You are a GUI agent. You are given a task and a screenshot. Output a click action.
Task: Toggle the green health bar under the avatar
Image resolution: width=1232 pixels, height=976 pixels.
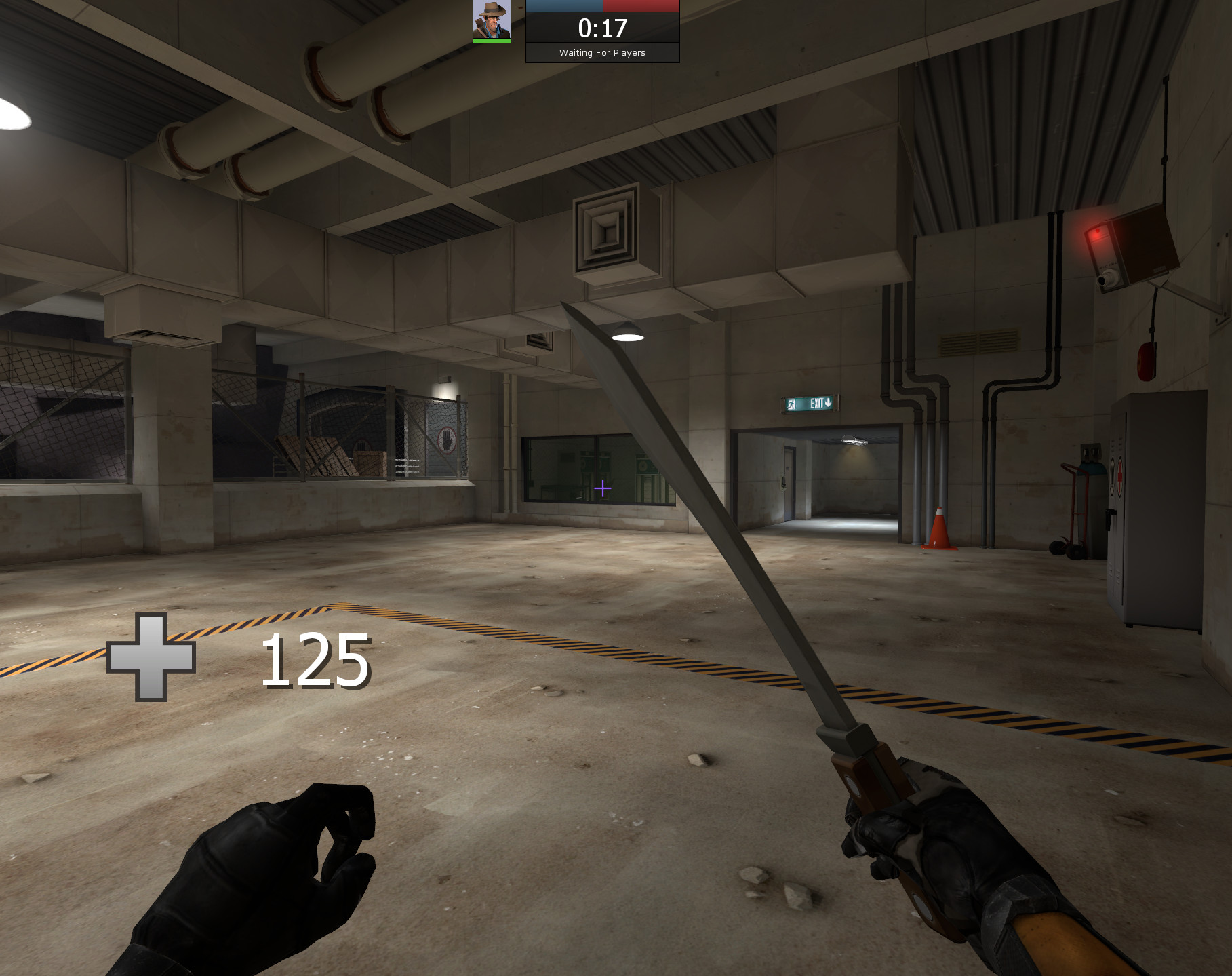click(490, 39)
